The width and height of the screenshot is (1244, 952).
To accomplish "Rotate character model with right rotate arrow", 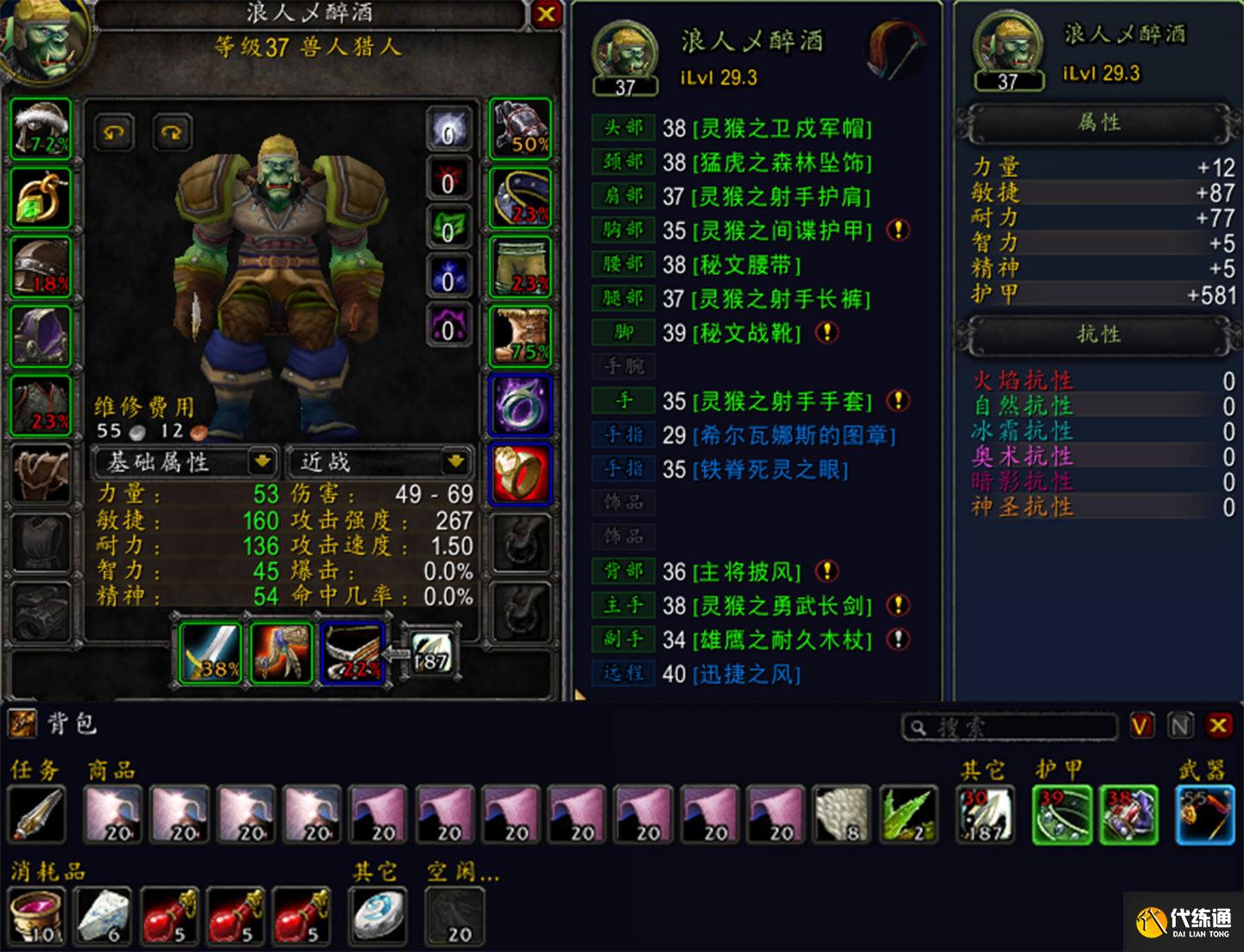I will point(170,133).
